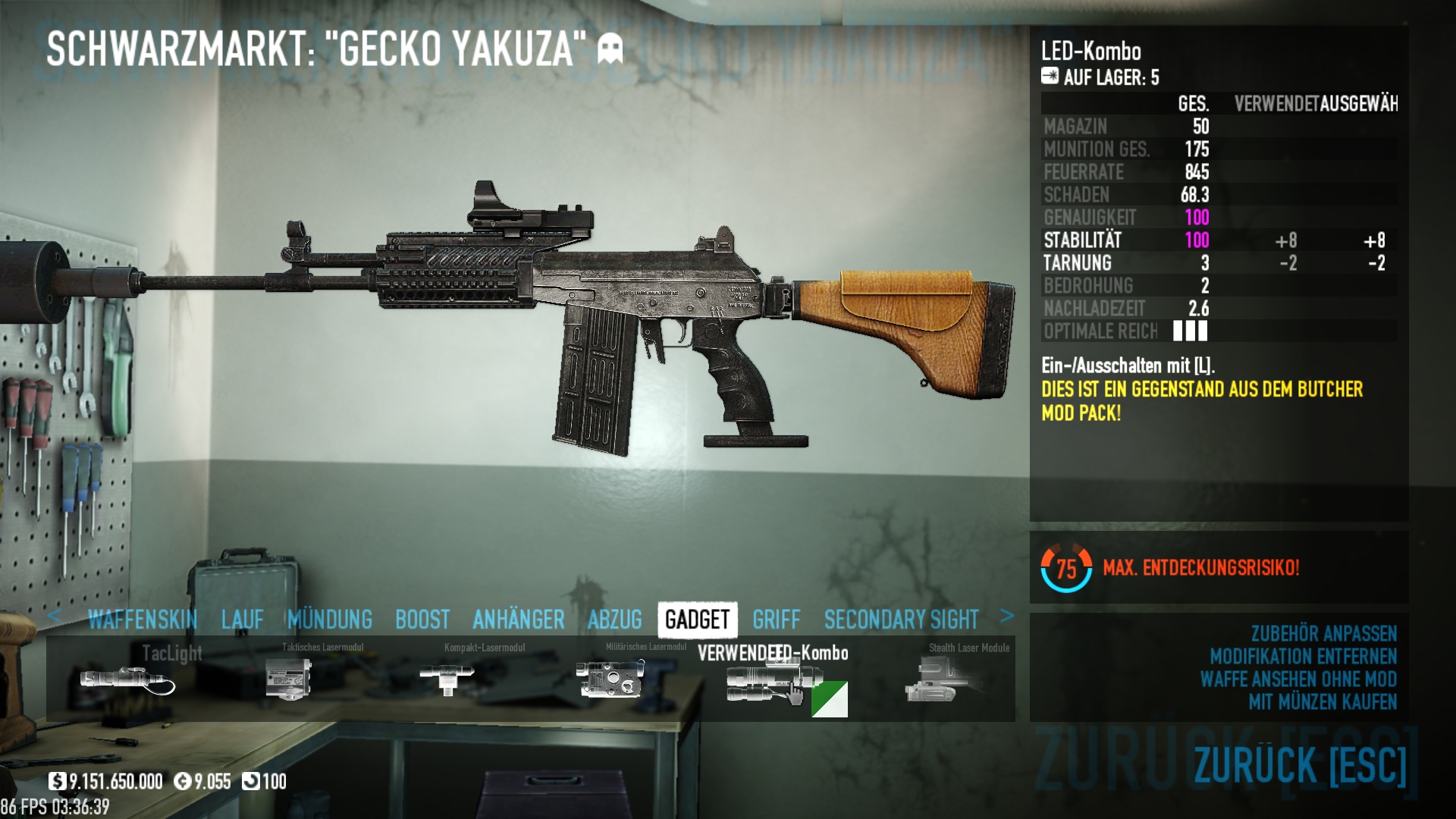Select the GADGET tab
The image size is (1456, 819).
point(698,620)
